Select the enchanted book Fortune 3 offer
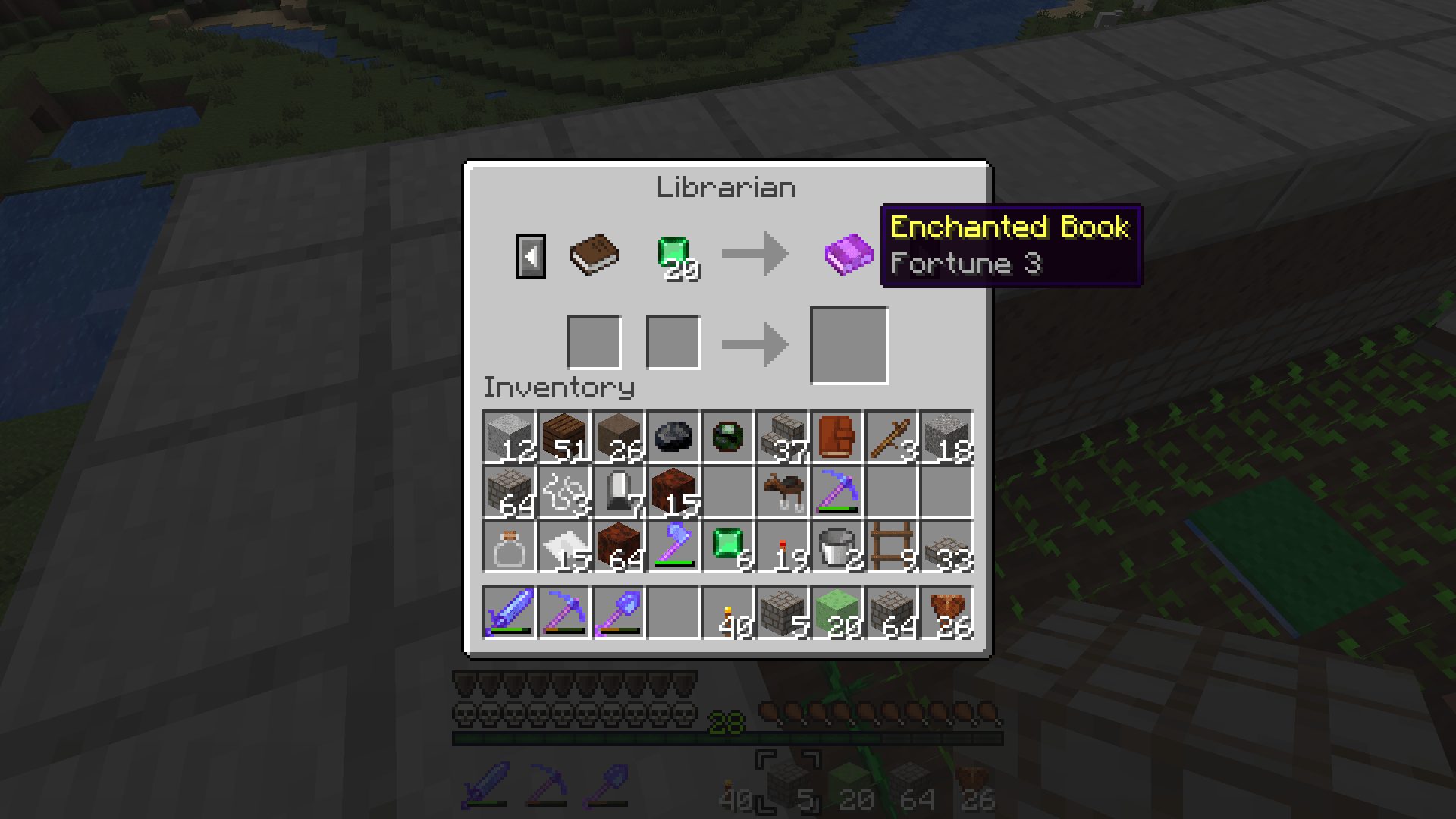This screenshot has height=819, width=1456. tap(849, 254)
